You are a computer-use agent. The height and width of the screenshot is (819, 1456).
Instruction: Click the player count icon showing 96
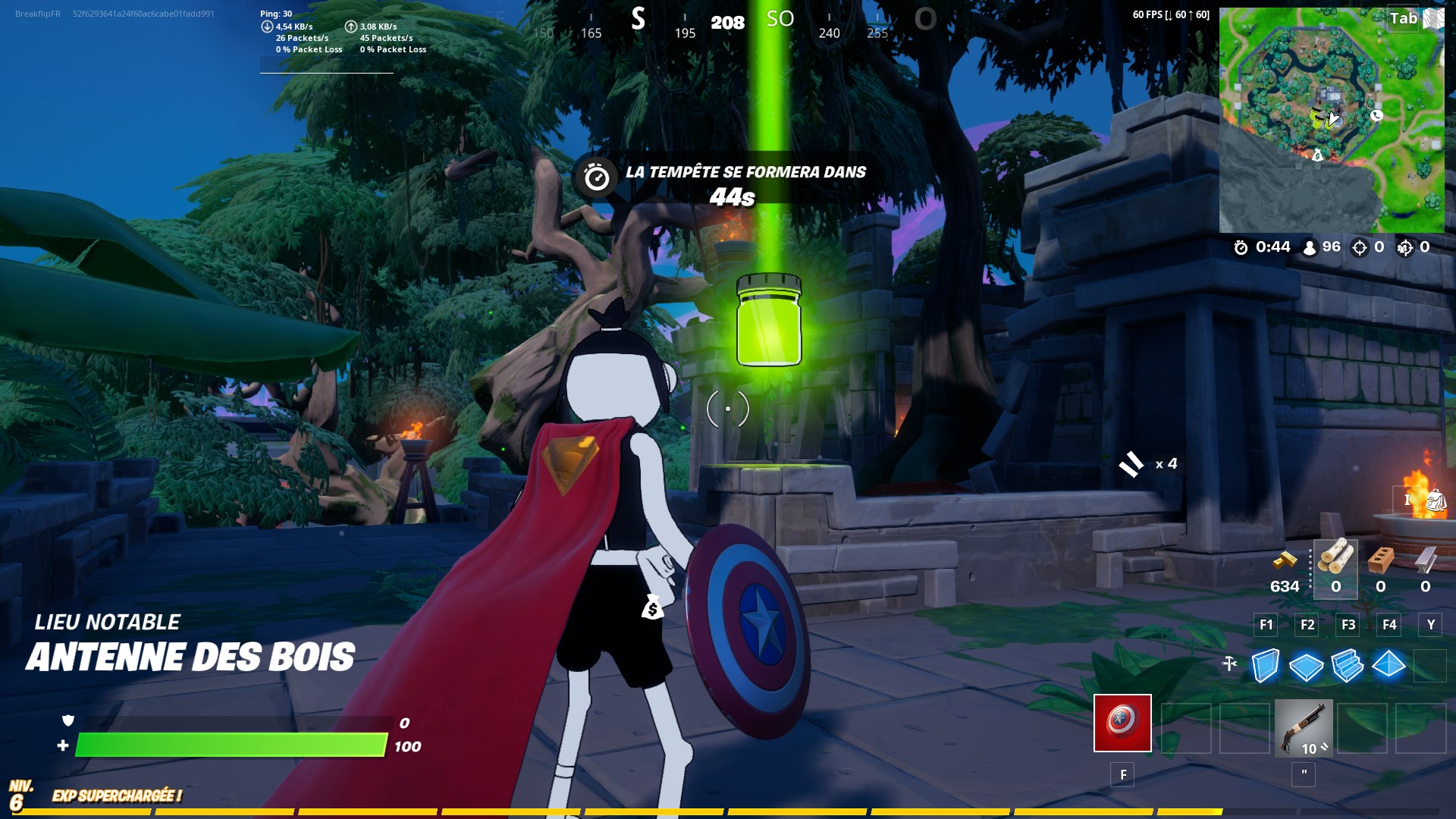coord(1310,248)
